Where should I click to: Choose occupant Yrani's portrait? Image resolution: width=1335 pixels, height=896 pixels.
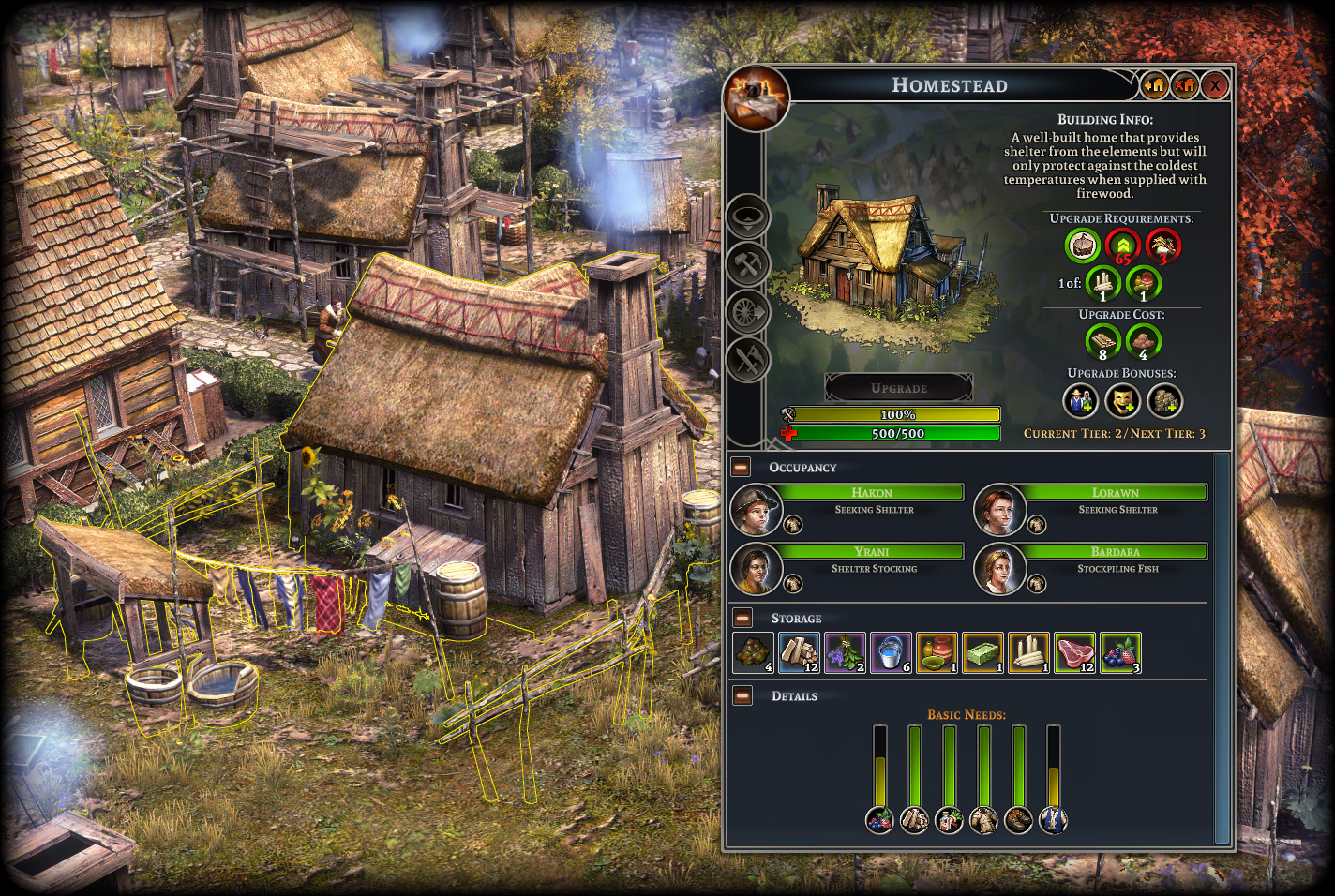pos(756,569)
